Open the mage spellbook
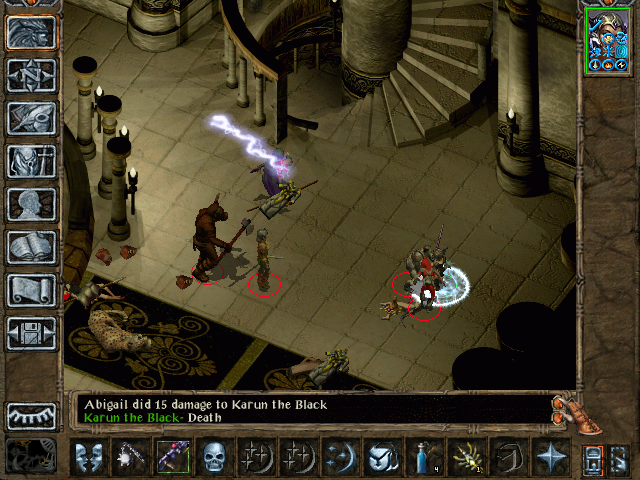 [x=32, y=247]
